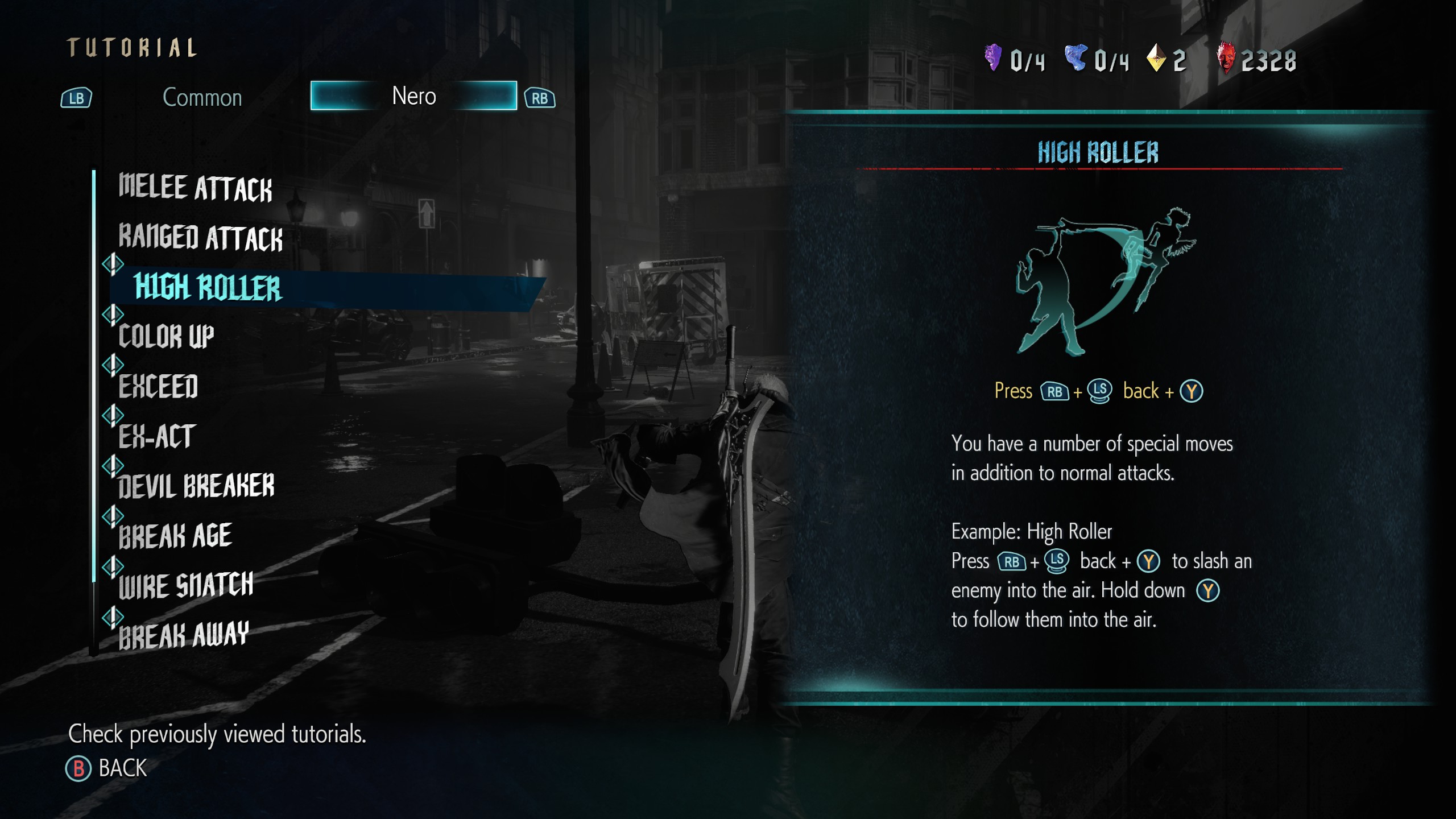
Task: Choose the Wire Snatch tutorial
Action: tap(185, 585)
